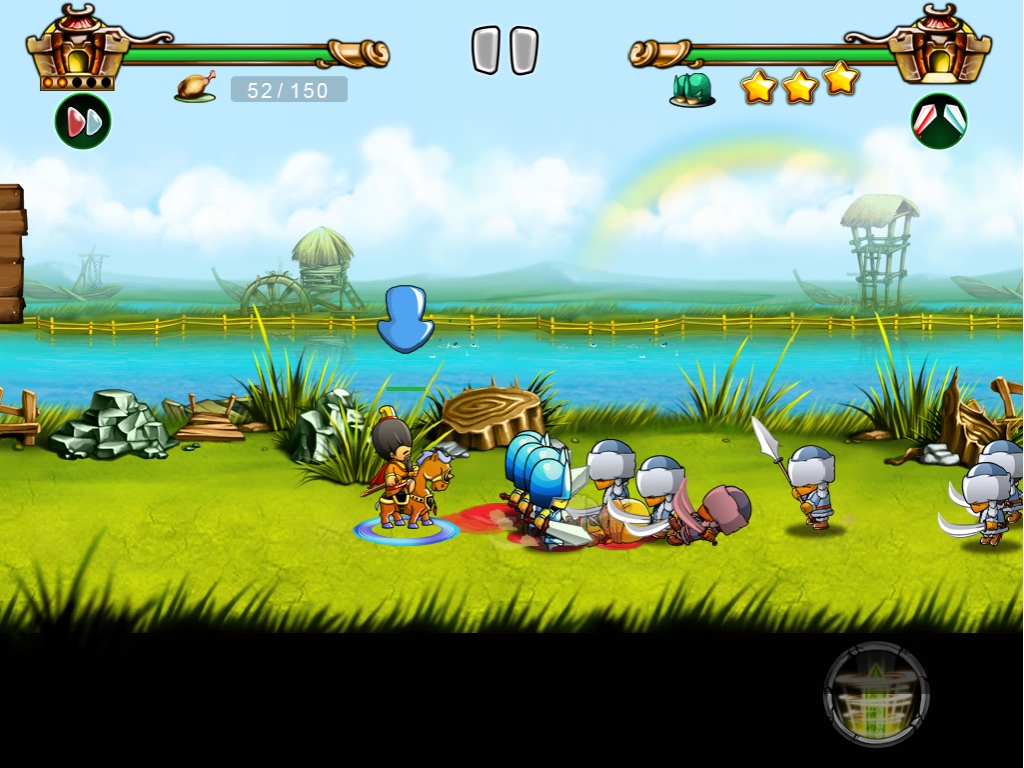This screenshot has width=1024, height=768.
Task: Pause the game with the center button
Action: [505, 50]
